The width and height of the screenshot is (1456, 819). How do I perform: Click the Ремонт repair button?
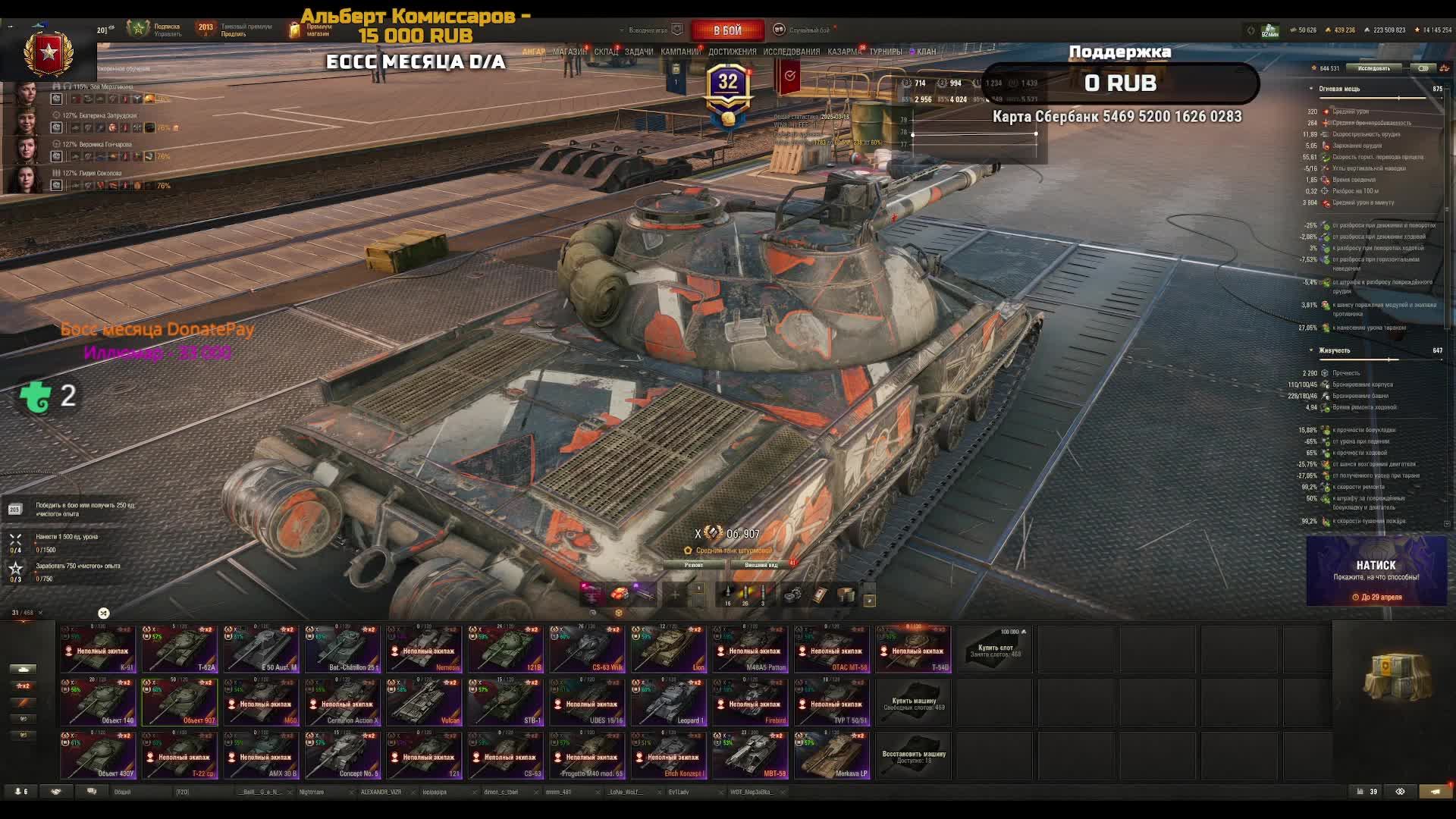(694, 565)
